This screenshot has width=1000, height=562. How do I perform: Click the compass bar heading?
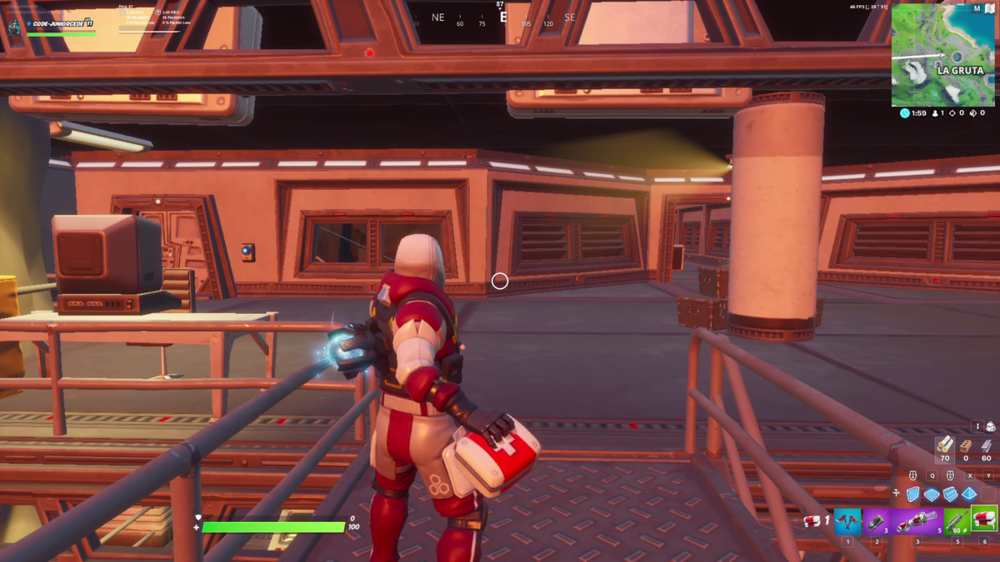(x=500, y=18)
